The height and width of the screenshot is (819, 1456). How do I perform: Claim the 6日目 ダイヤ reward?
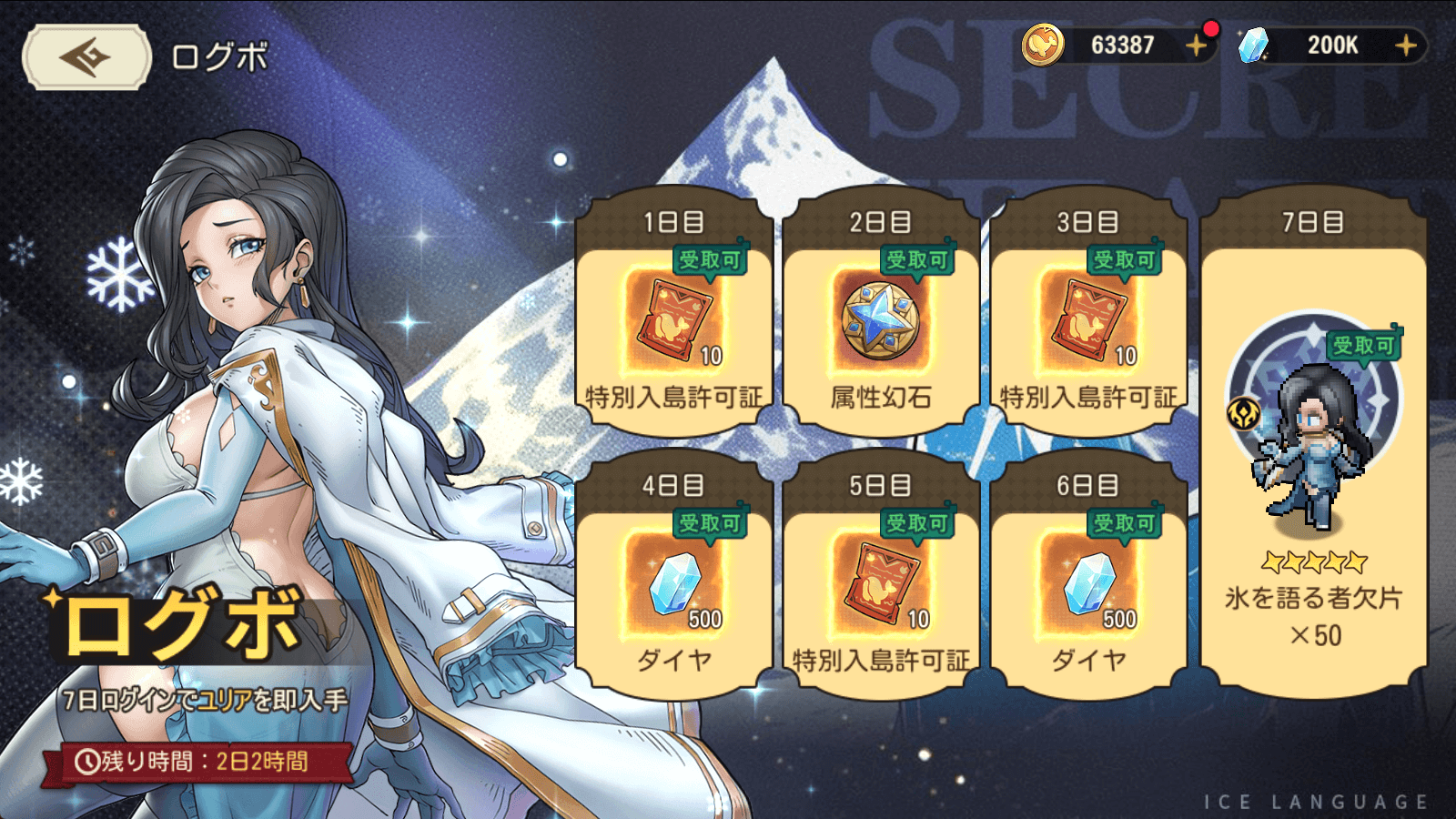click(1088, 582)
